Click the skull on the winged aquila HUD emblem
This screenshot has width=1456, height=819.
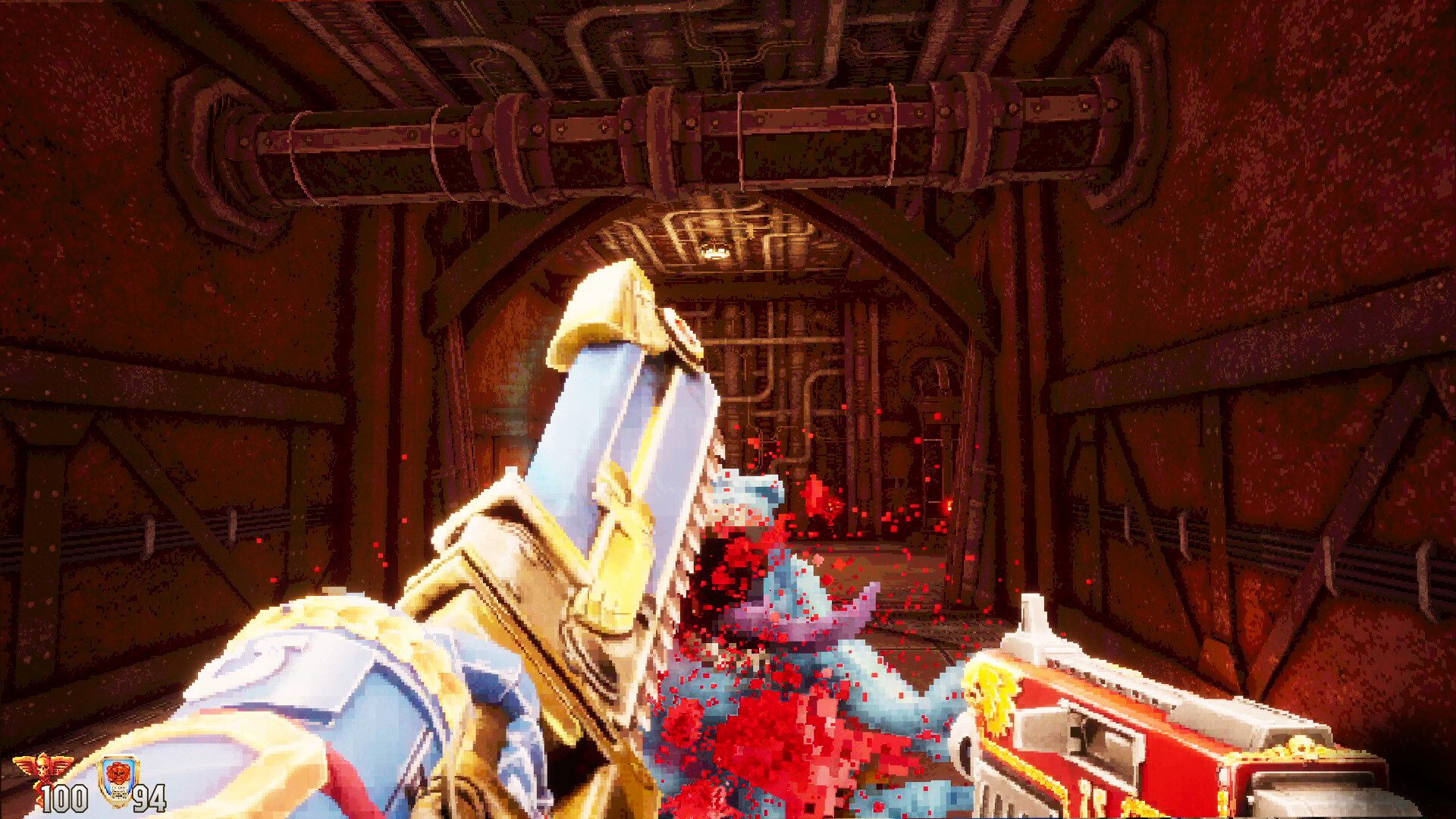coord(42,770)
